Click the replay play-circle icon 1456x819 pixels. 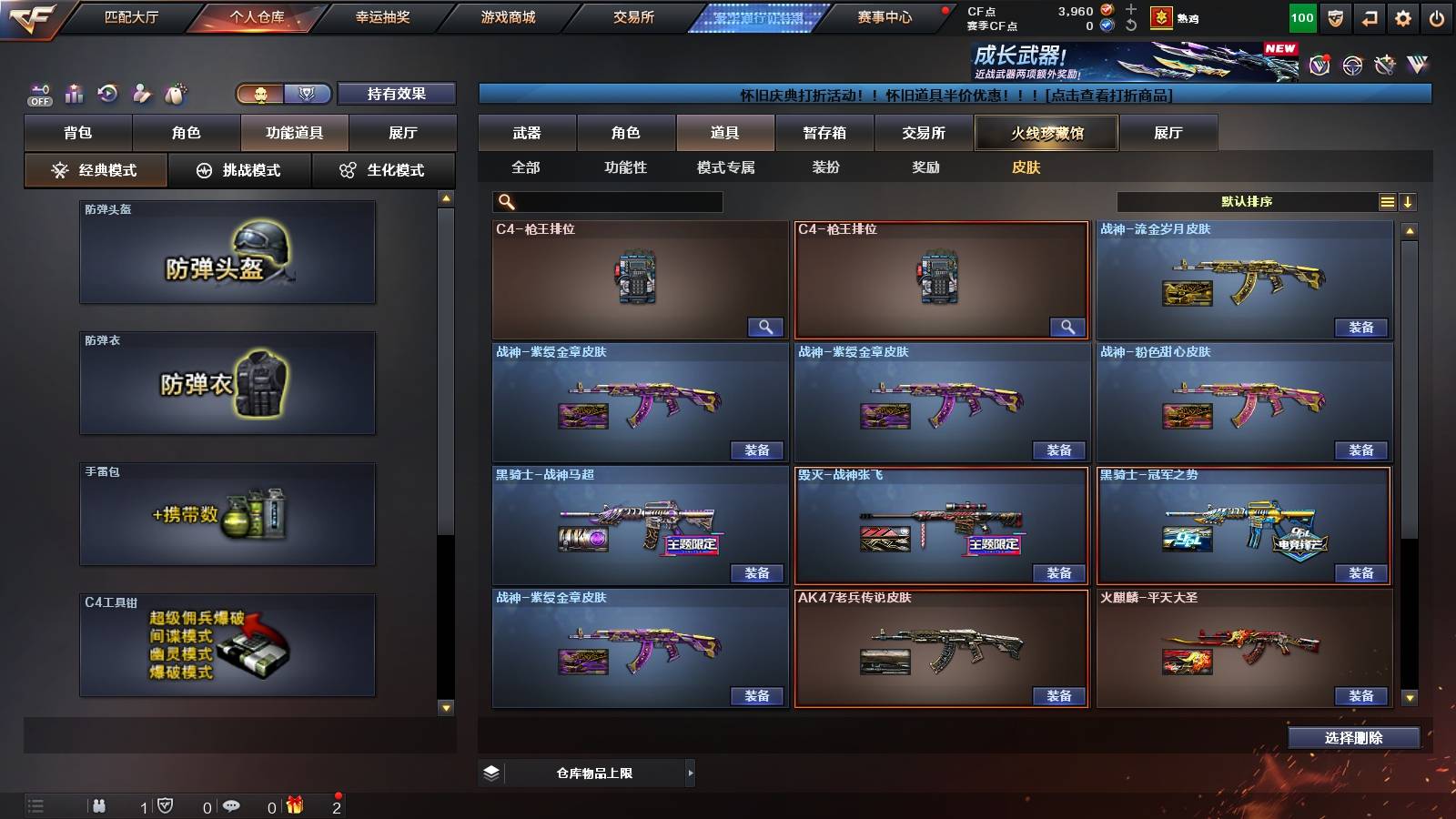(x=107, y=93)
